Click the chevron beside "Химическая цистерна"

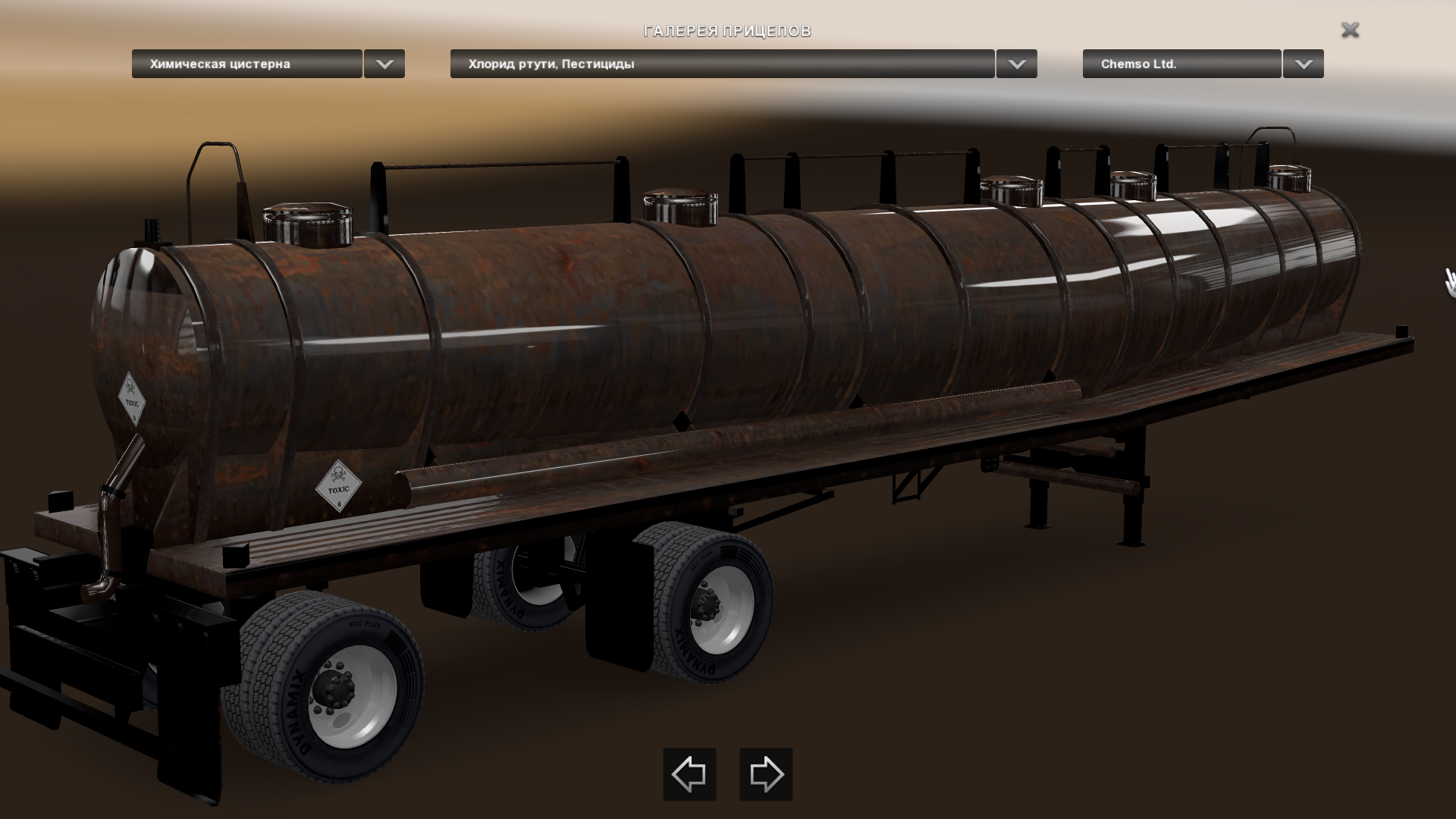pos(384,64)
